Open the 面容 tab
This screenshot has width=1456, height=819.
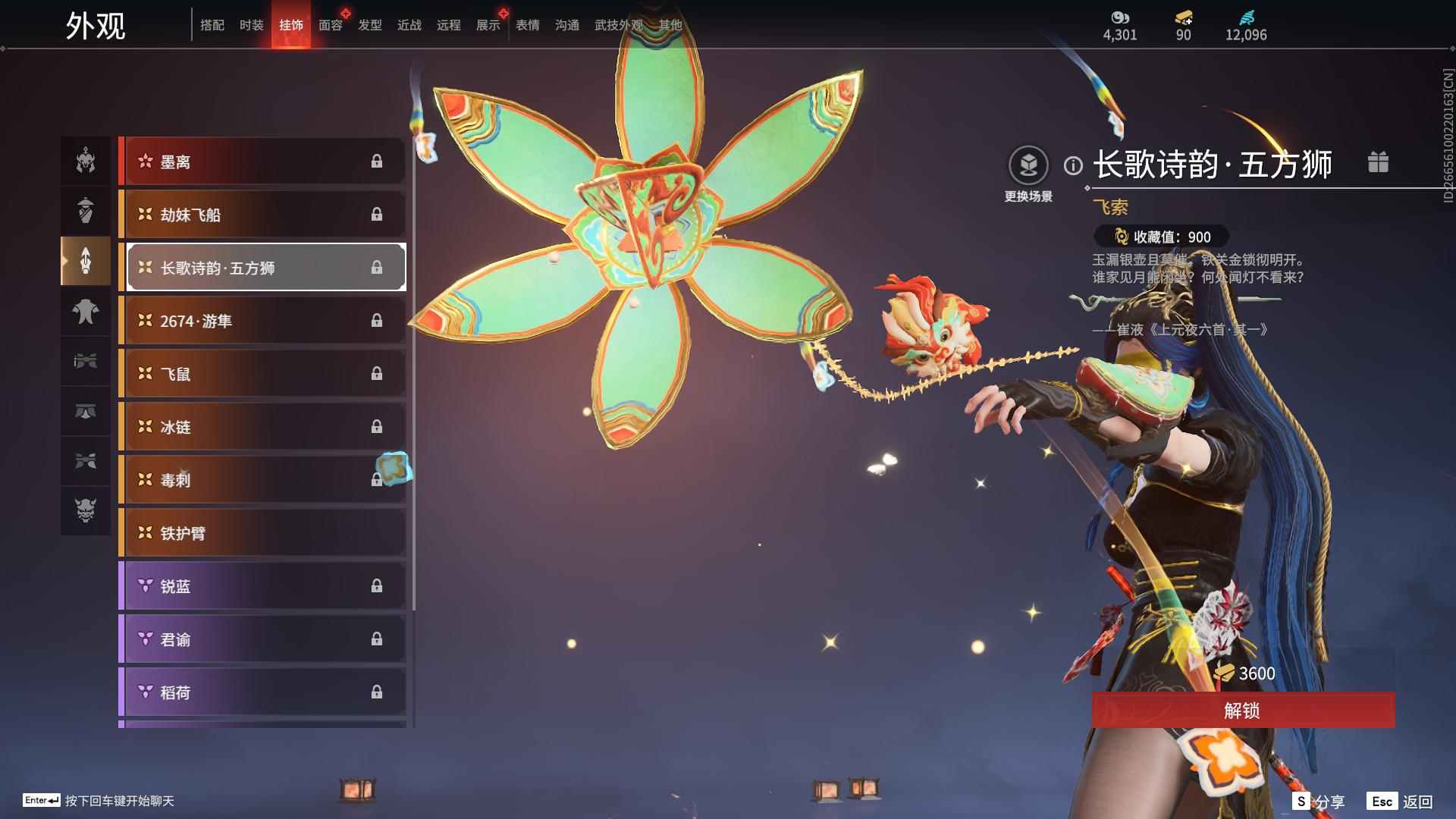[x=331, y=25]
